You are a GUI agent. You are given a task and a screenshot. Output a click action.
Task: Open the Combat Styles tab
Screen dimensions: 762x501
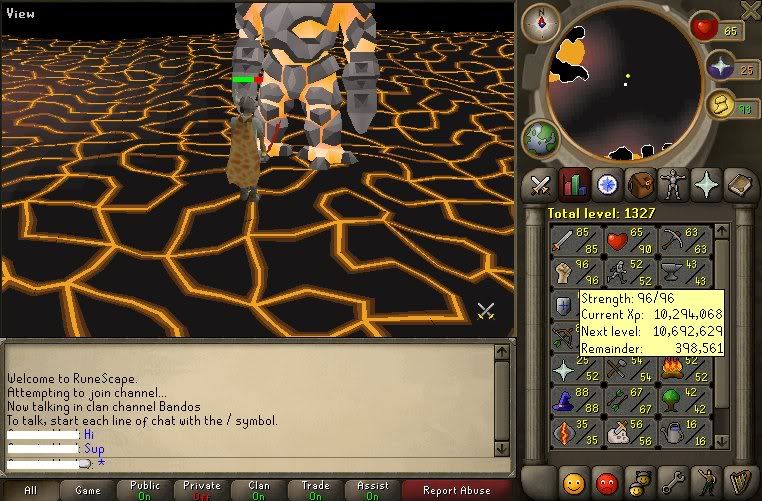(541, 184)
